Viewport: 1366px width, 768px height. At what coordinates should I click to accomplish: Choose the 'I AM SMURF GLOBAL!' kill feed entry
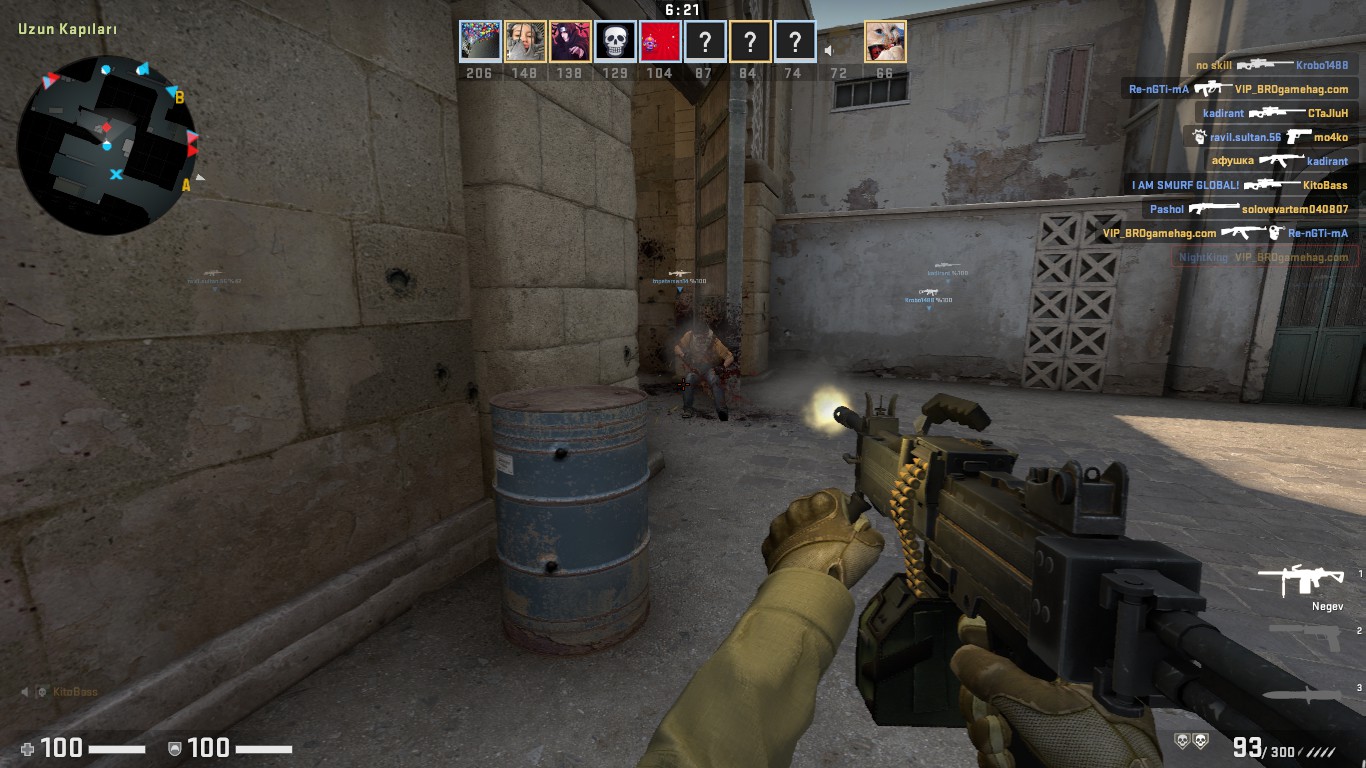tap(1241, 185)
